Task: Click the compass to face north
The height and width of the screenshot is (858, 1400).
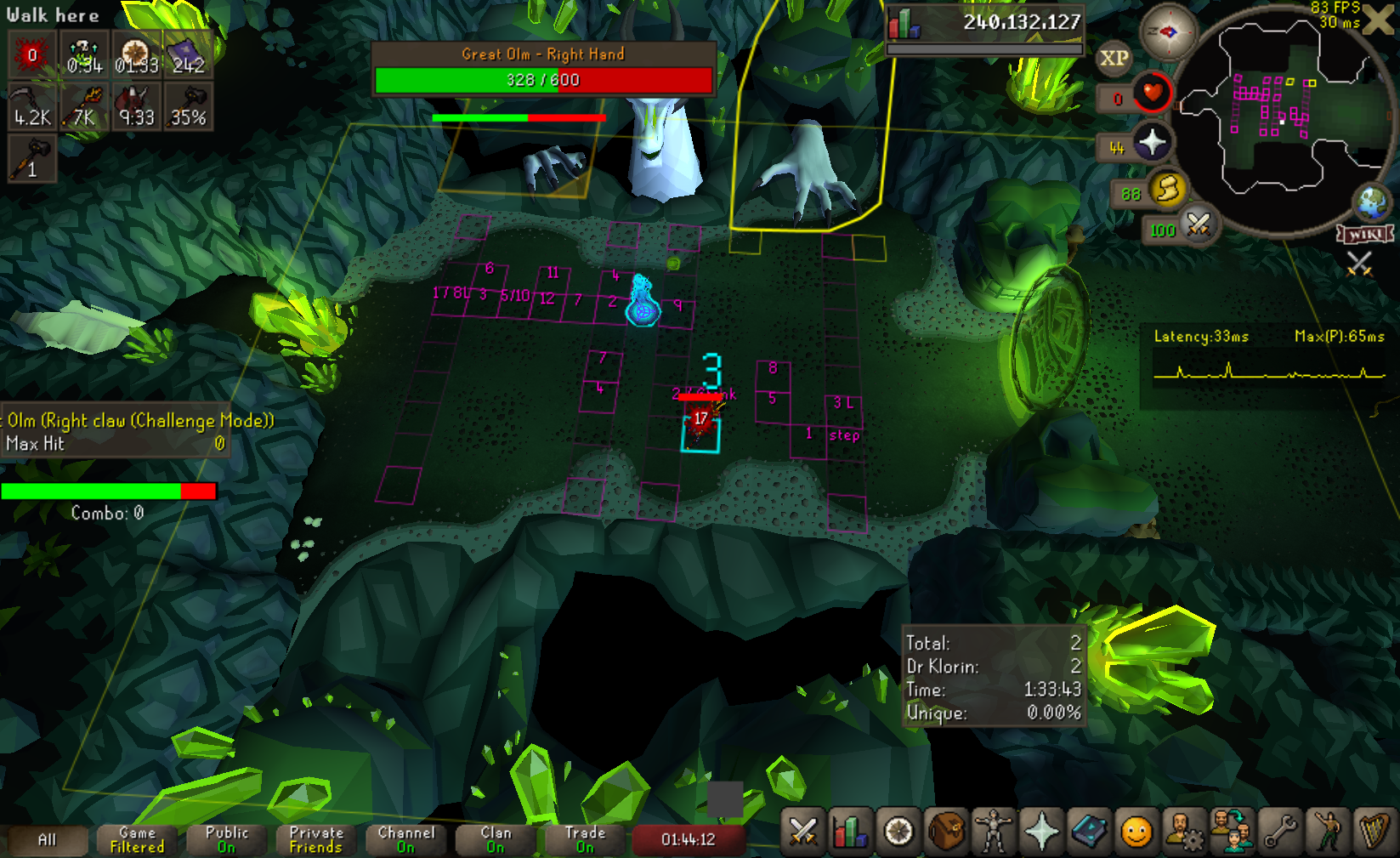Action: tap(1168, 32)
